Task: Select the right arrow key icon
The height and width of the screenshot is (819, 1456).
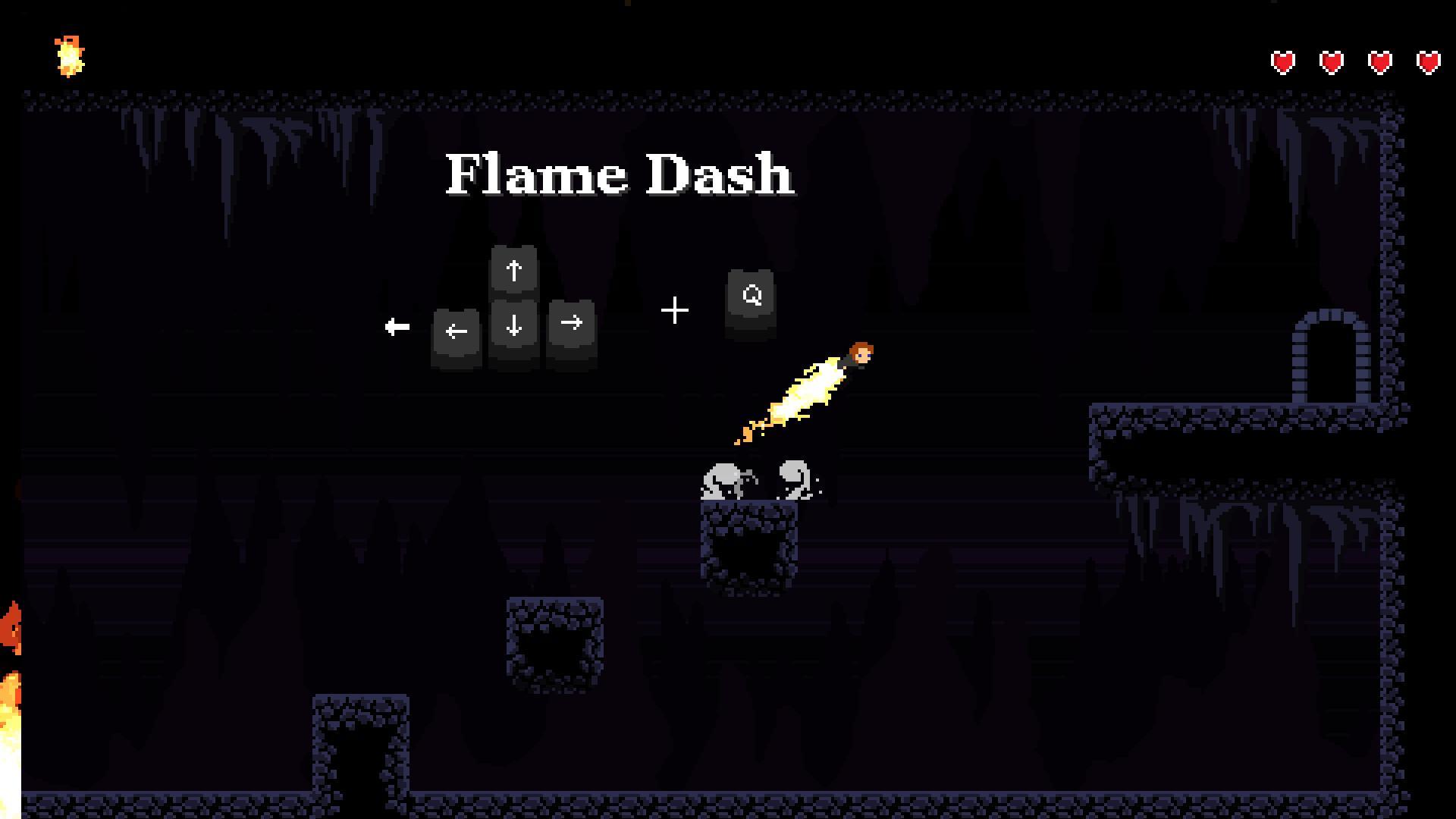Action: point(571,326)
